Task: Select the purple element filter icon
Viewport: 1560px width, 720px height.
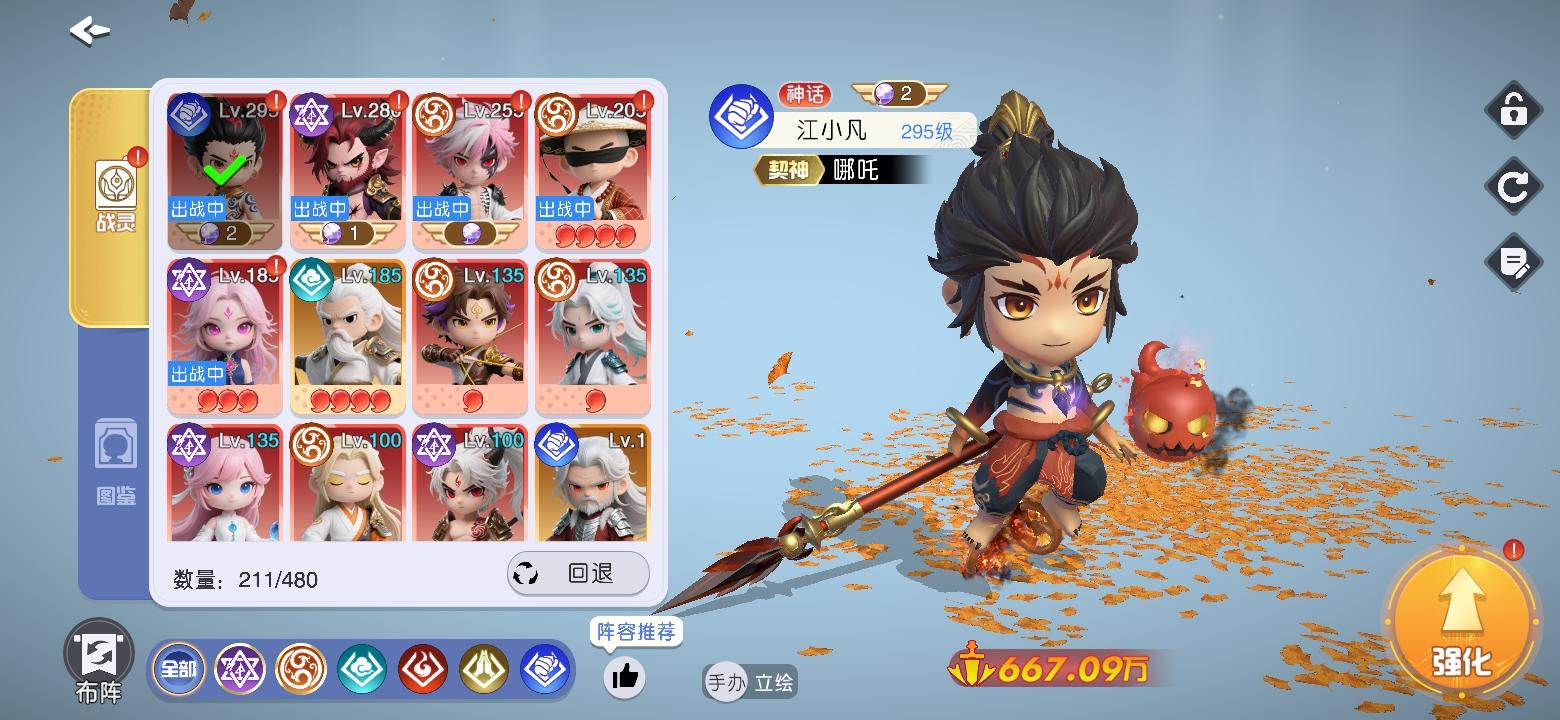Action: point(241,669)
